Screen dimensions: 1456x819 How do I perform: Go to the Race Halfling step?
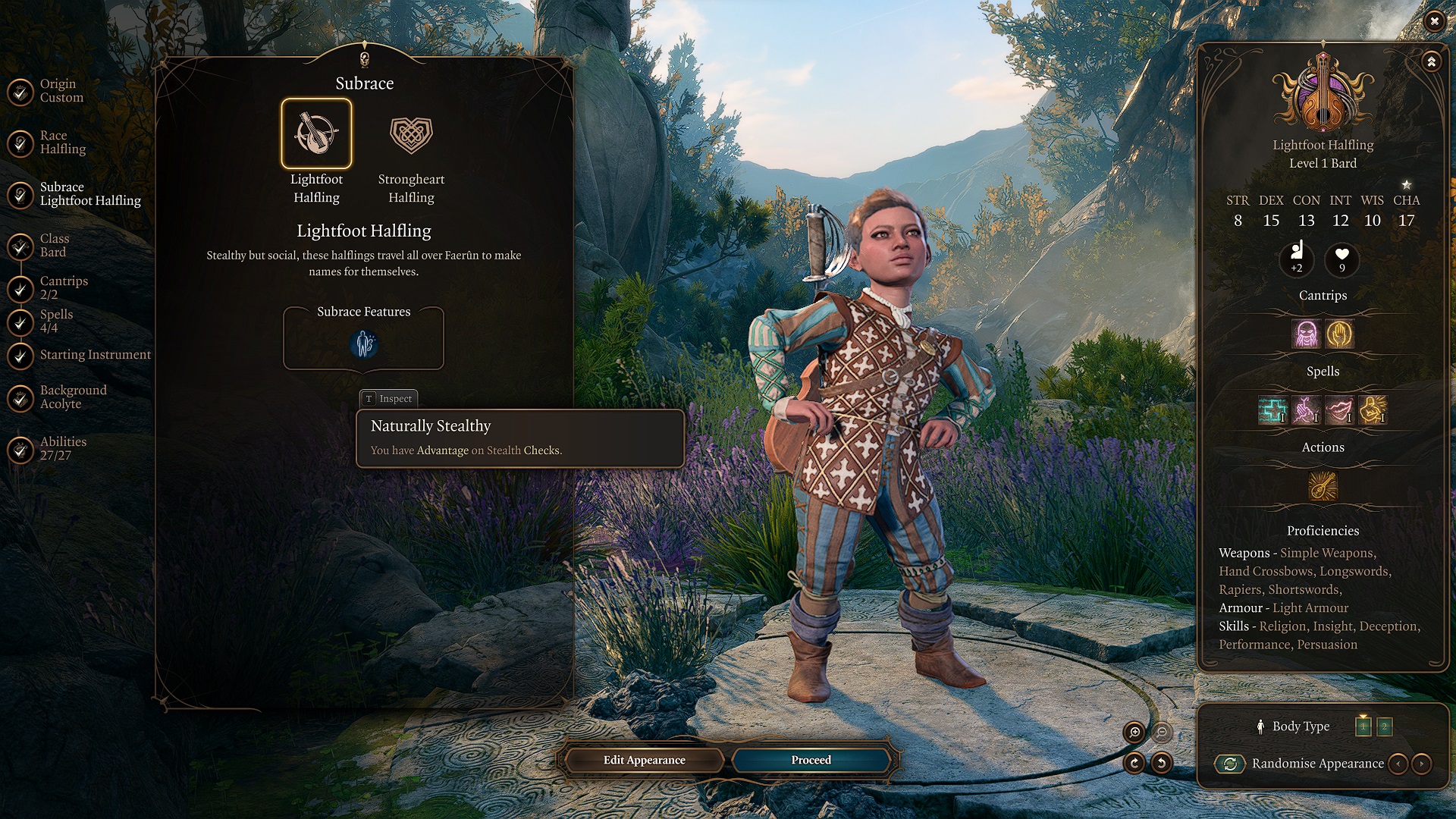[62, 142]
